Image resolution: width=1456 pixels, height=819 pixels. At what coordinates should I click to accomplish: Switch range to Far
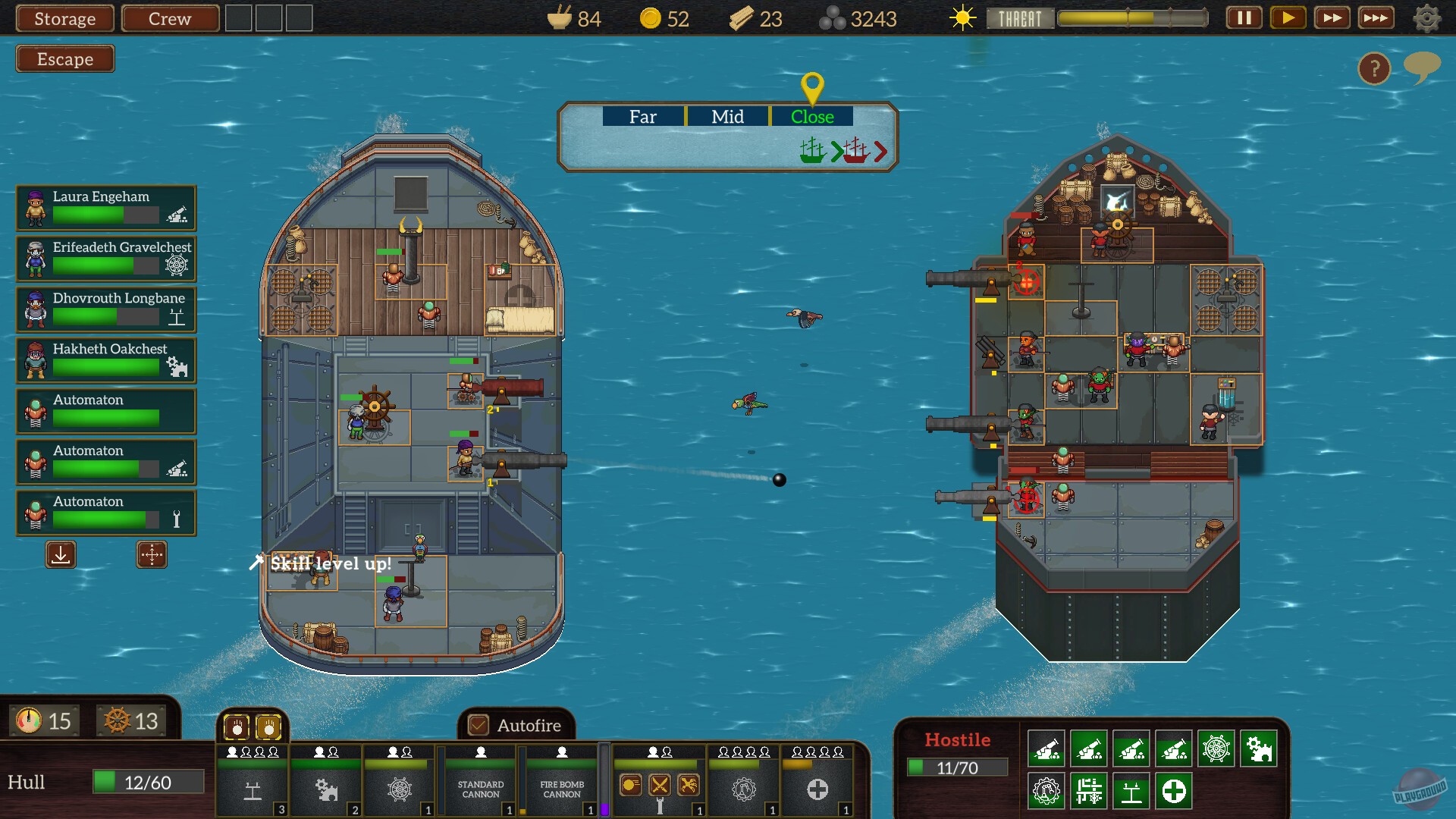642,117
